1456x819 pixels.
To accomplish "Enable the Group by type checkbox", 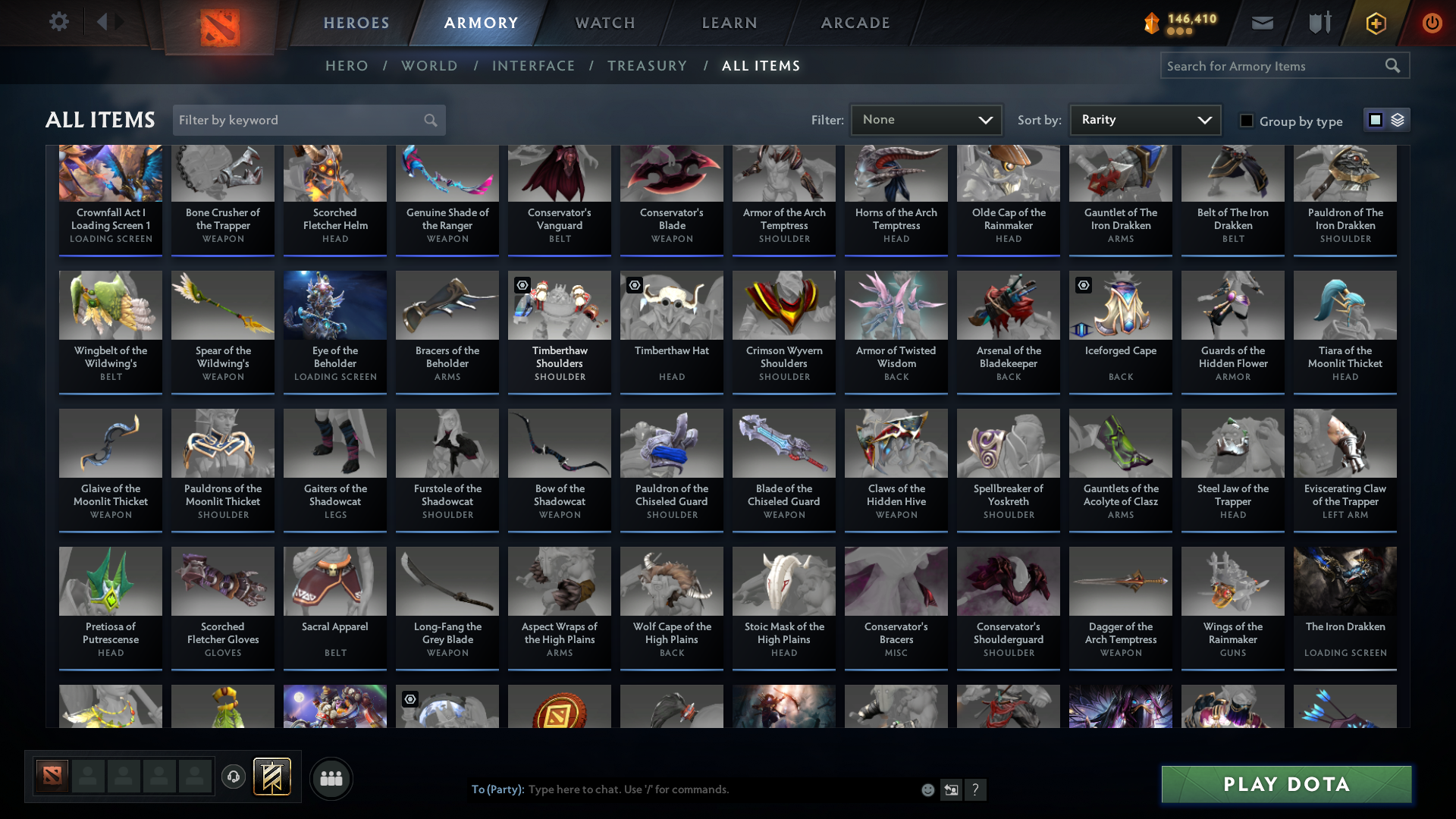I will pos(1247,121).
